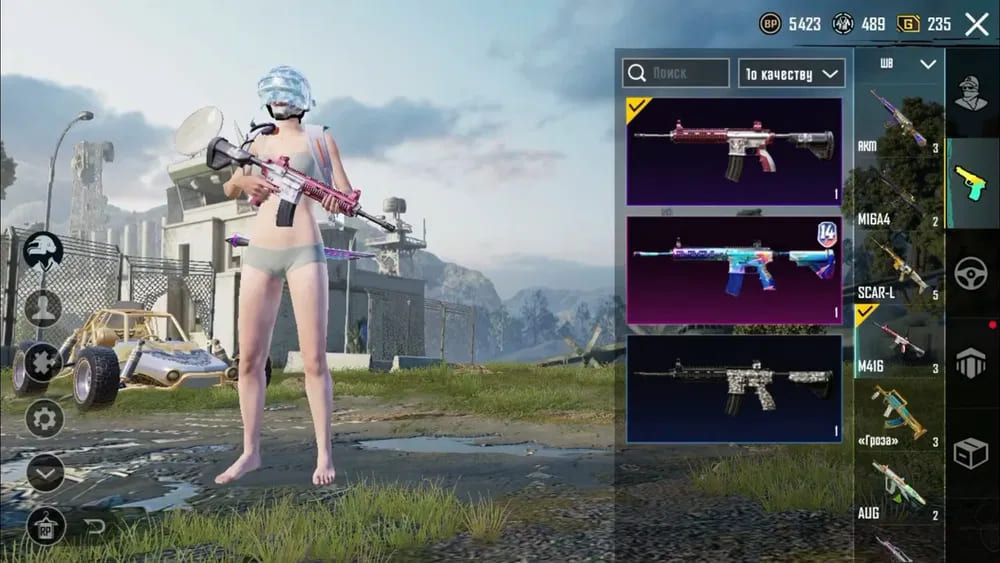
Task: Open the gear settings icon on the left
Action: [44, 417]
